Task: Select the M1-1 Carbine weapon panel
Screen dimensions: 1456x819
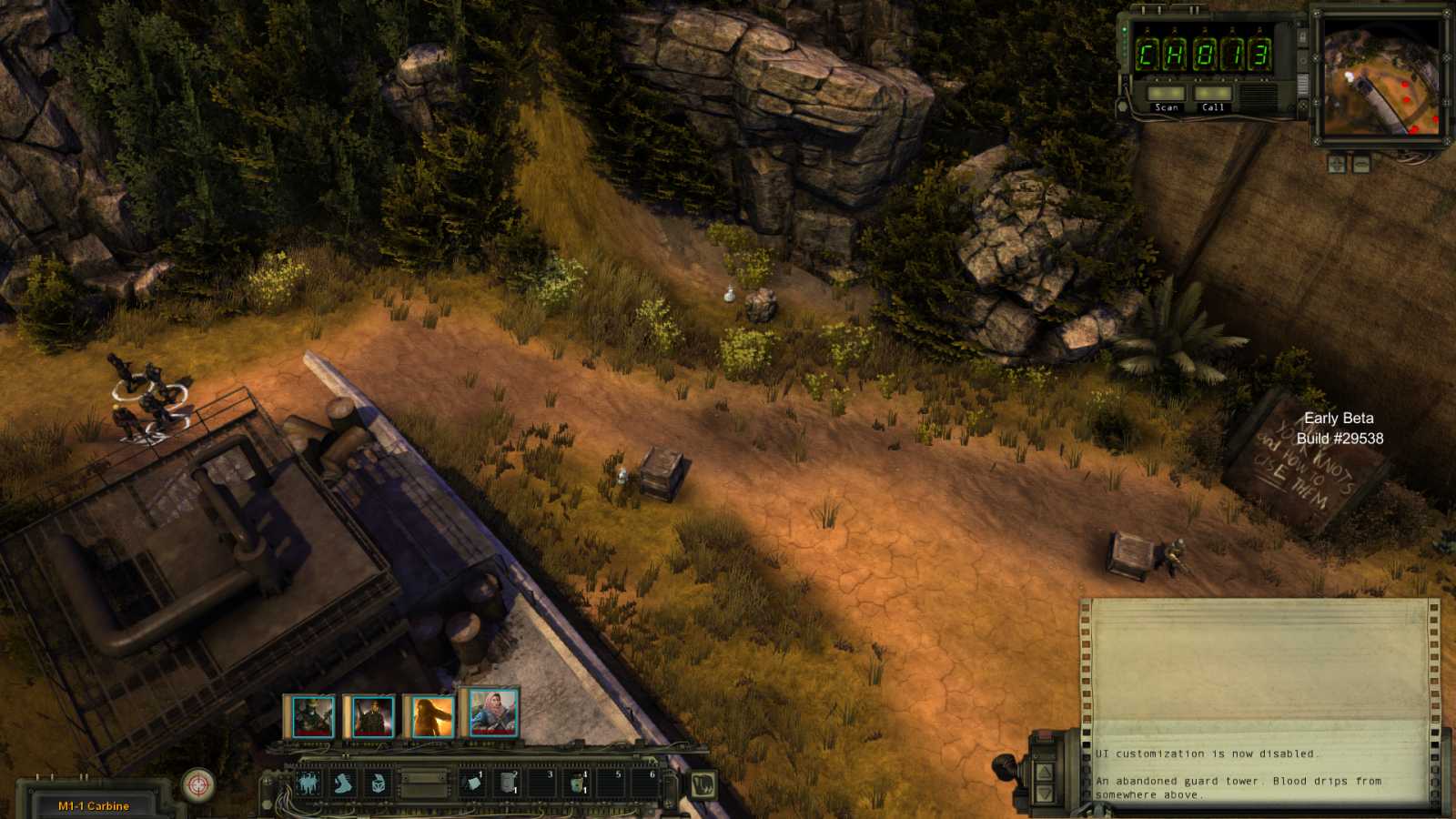Action: 94,805
